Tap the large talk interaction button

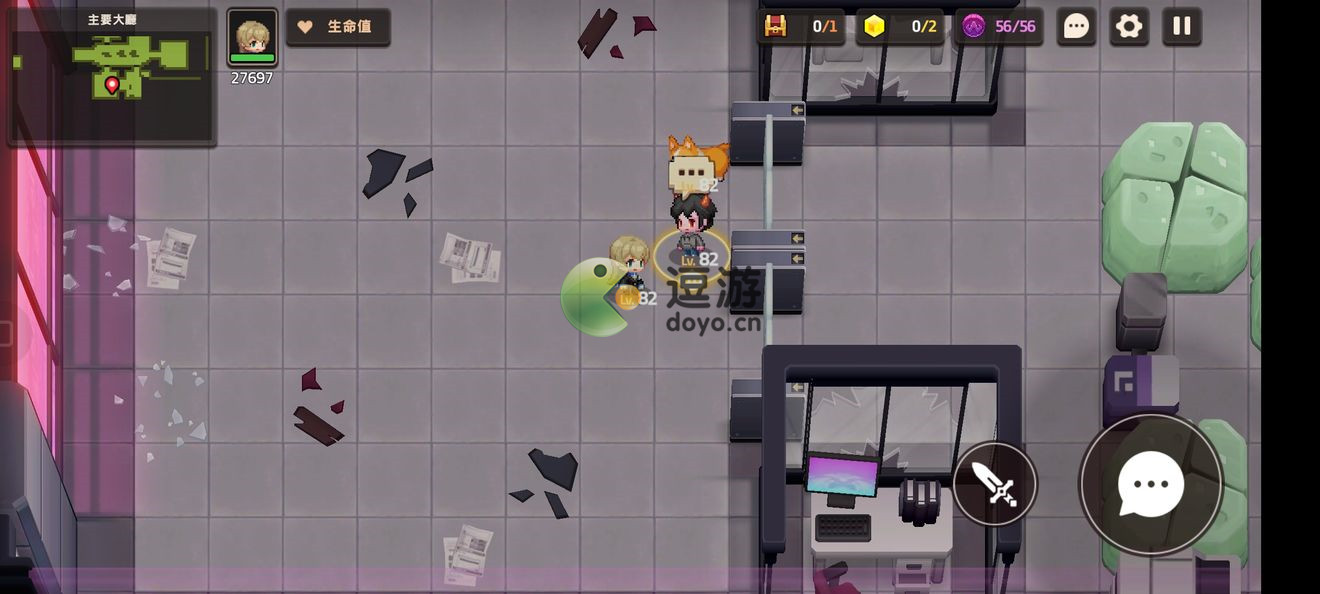(x=1151, y=485)
